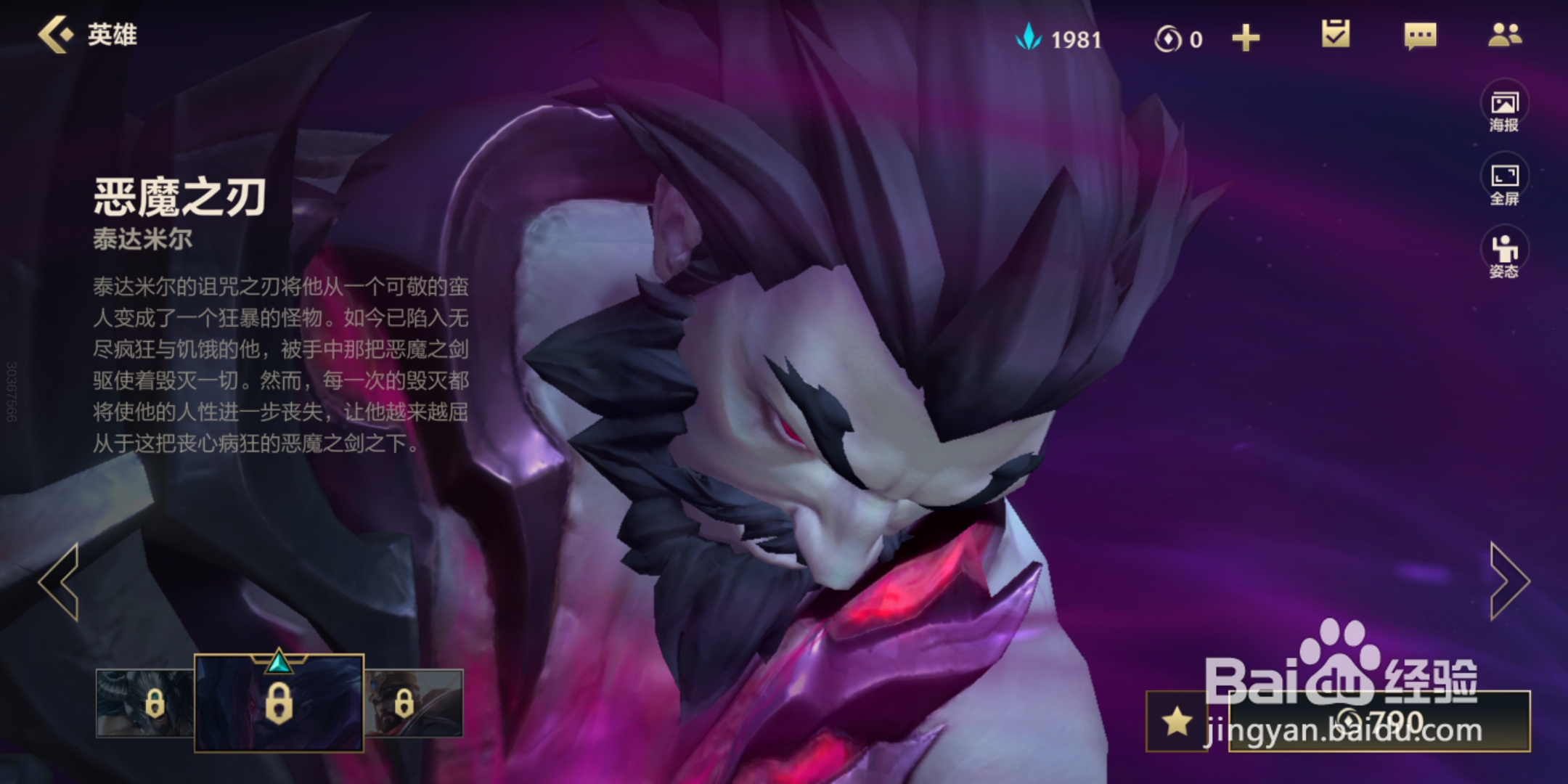
Task: Open the Wild Core balance icon showing 0
Action: click(1167, 38)
